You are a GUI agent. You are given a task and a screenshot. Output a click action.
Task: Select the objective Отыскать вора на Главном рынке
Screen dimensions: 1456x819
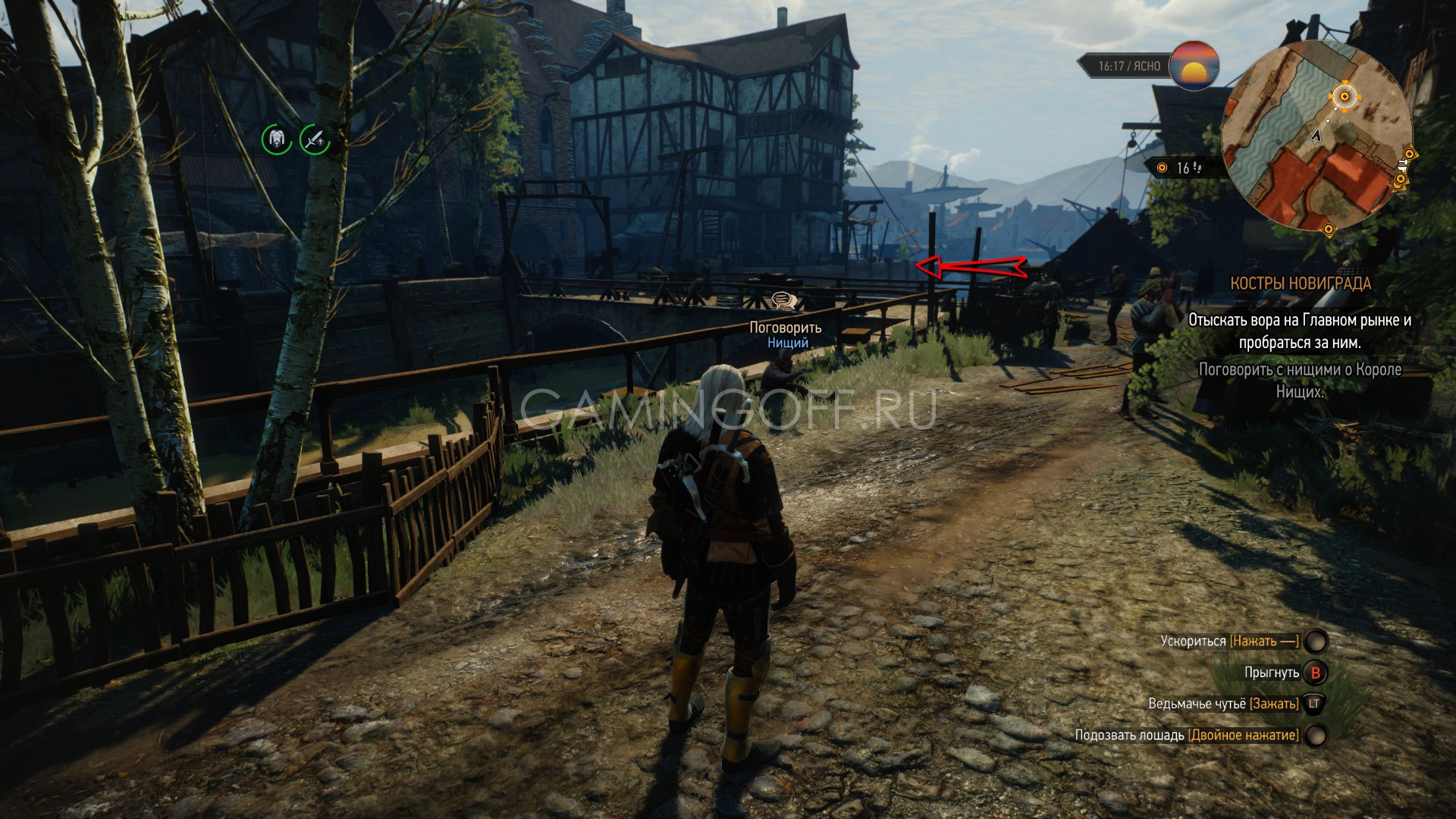pyautogui.click(x=1300, y=331)
